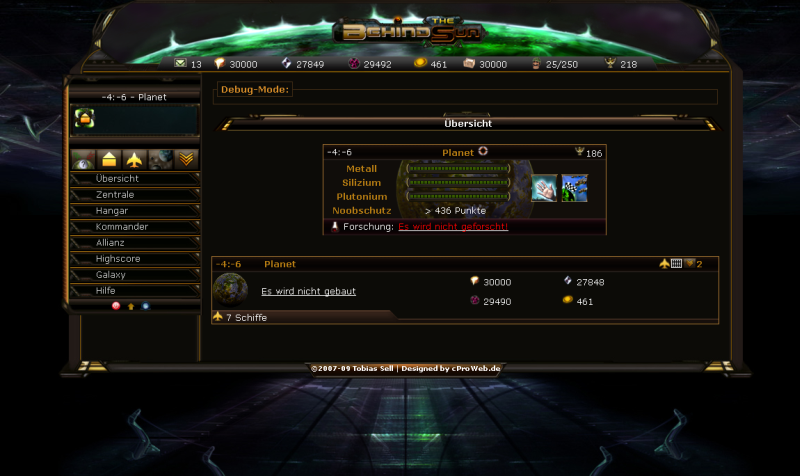Viewport: 800px width, 476px height.
Task: Click the checkered flag item icon
Action: [574, 189]
